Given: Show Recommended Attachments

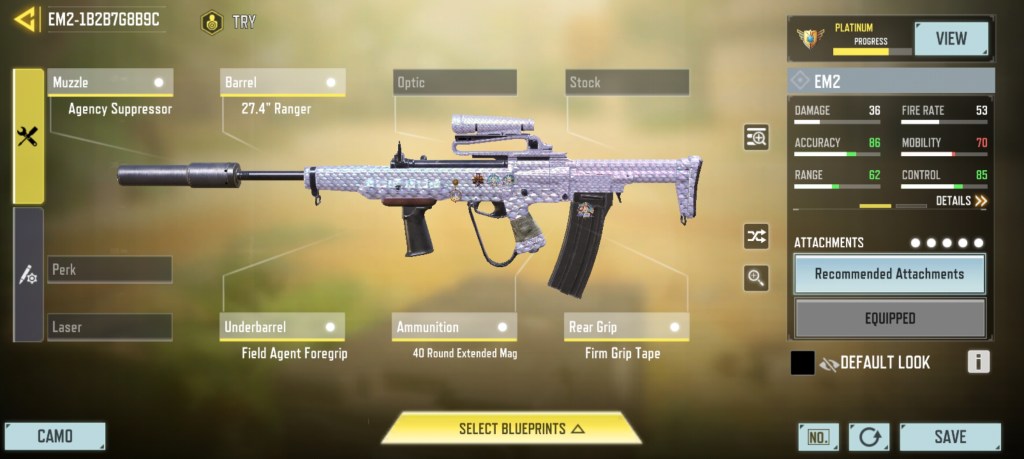Looking at the screenshot, I should pyautogui.click(x=889, y=273).
